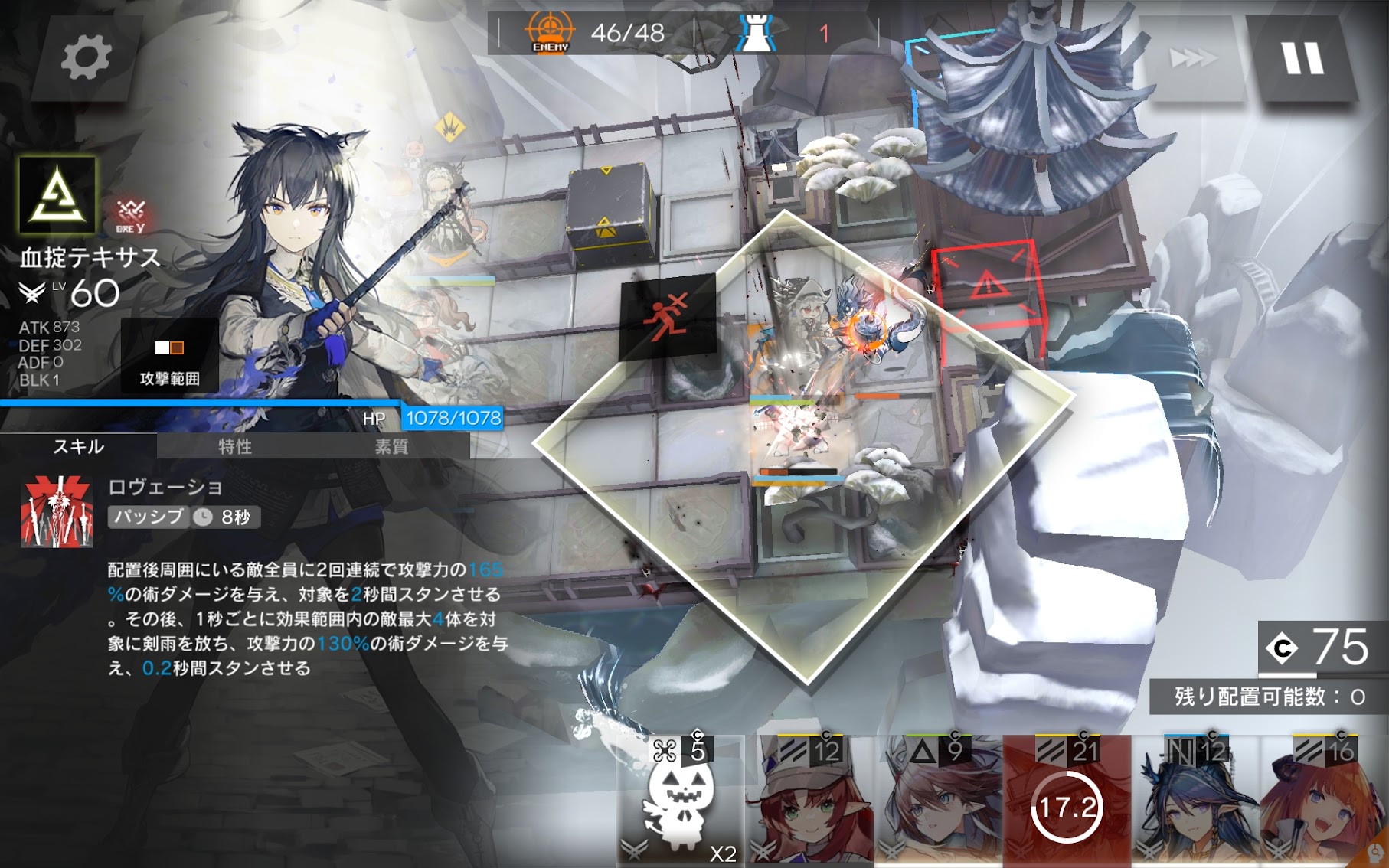This screenshot has width=1389, height=868.
Task: Open the 素質 tab
Action: click(x=391, y=446)
